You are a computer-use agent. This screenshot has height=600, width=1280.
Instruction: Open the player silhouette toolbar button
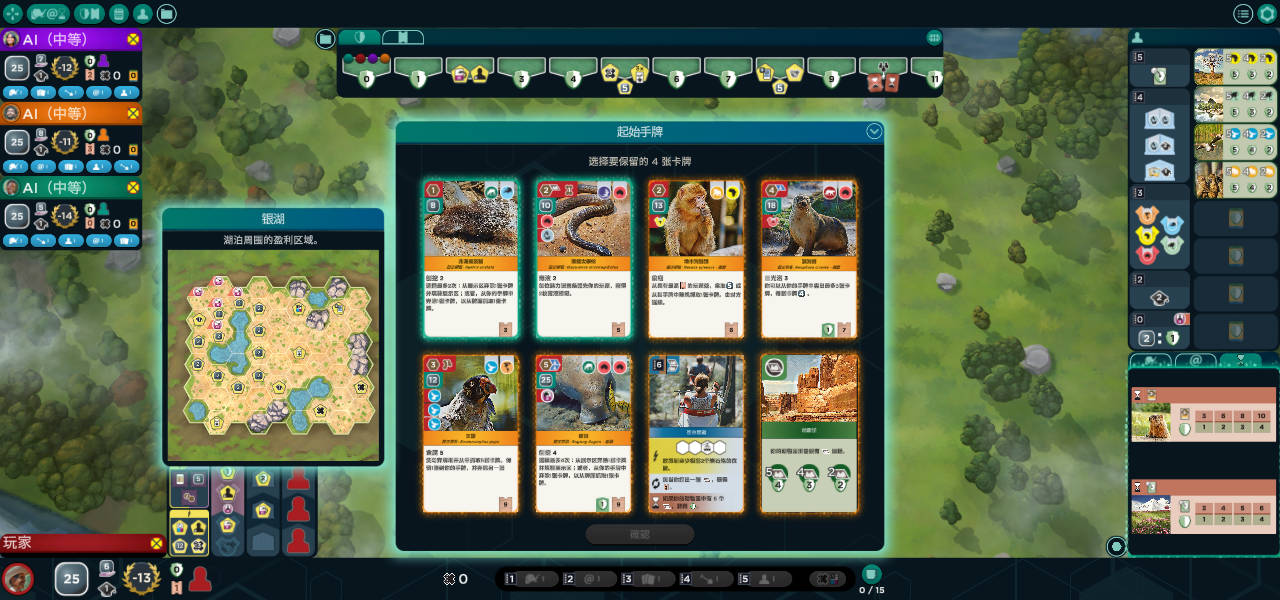(x=143, y=14)
